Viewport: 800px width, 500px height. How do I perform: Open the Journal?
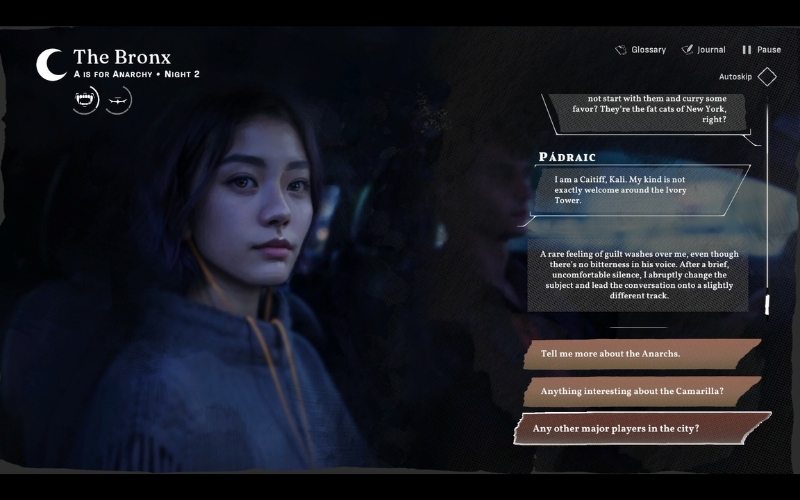tap(704, 50)
